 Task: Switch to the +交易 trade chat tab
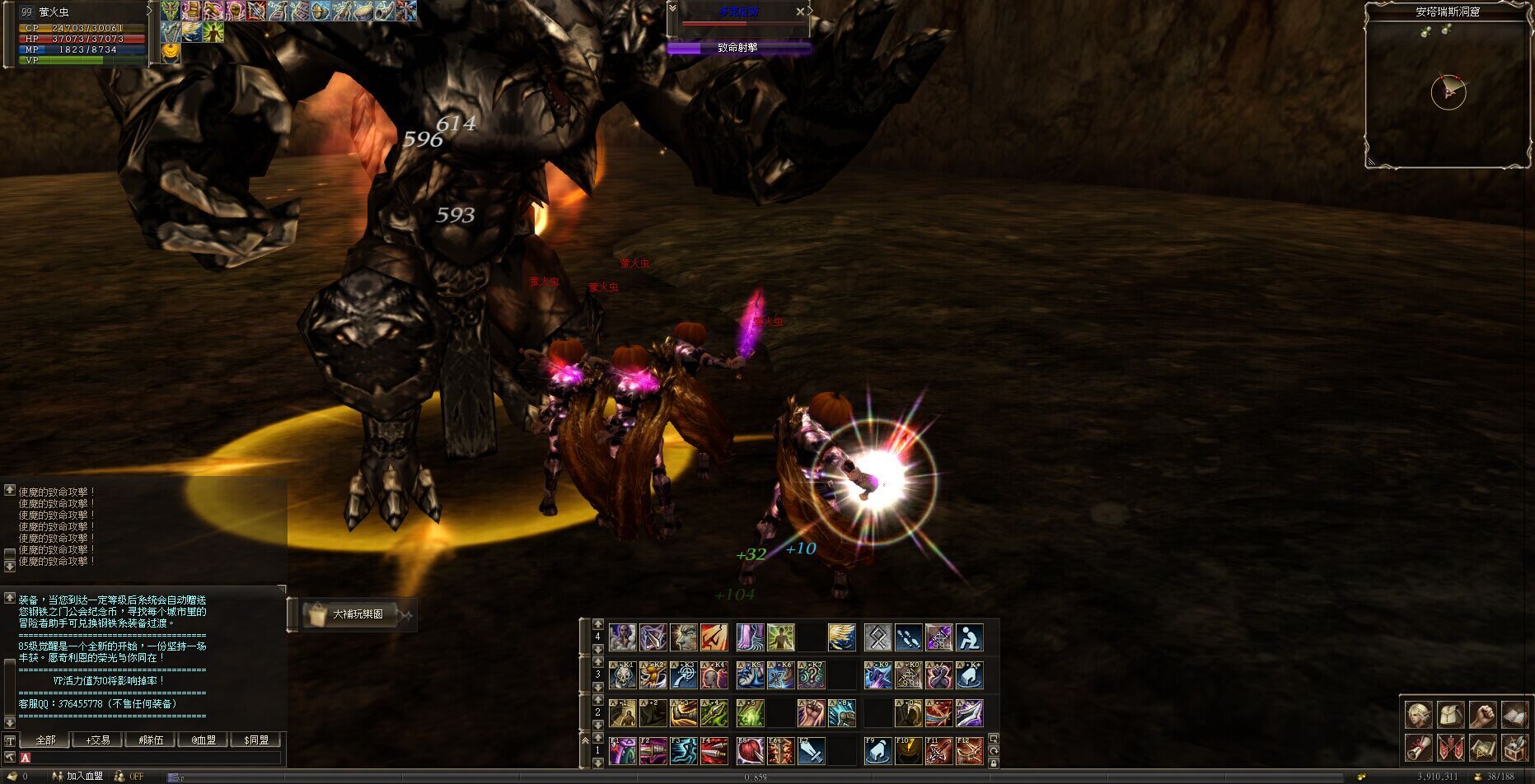[x=97, y=740]
